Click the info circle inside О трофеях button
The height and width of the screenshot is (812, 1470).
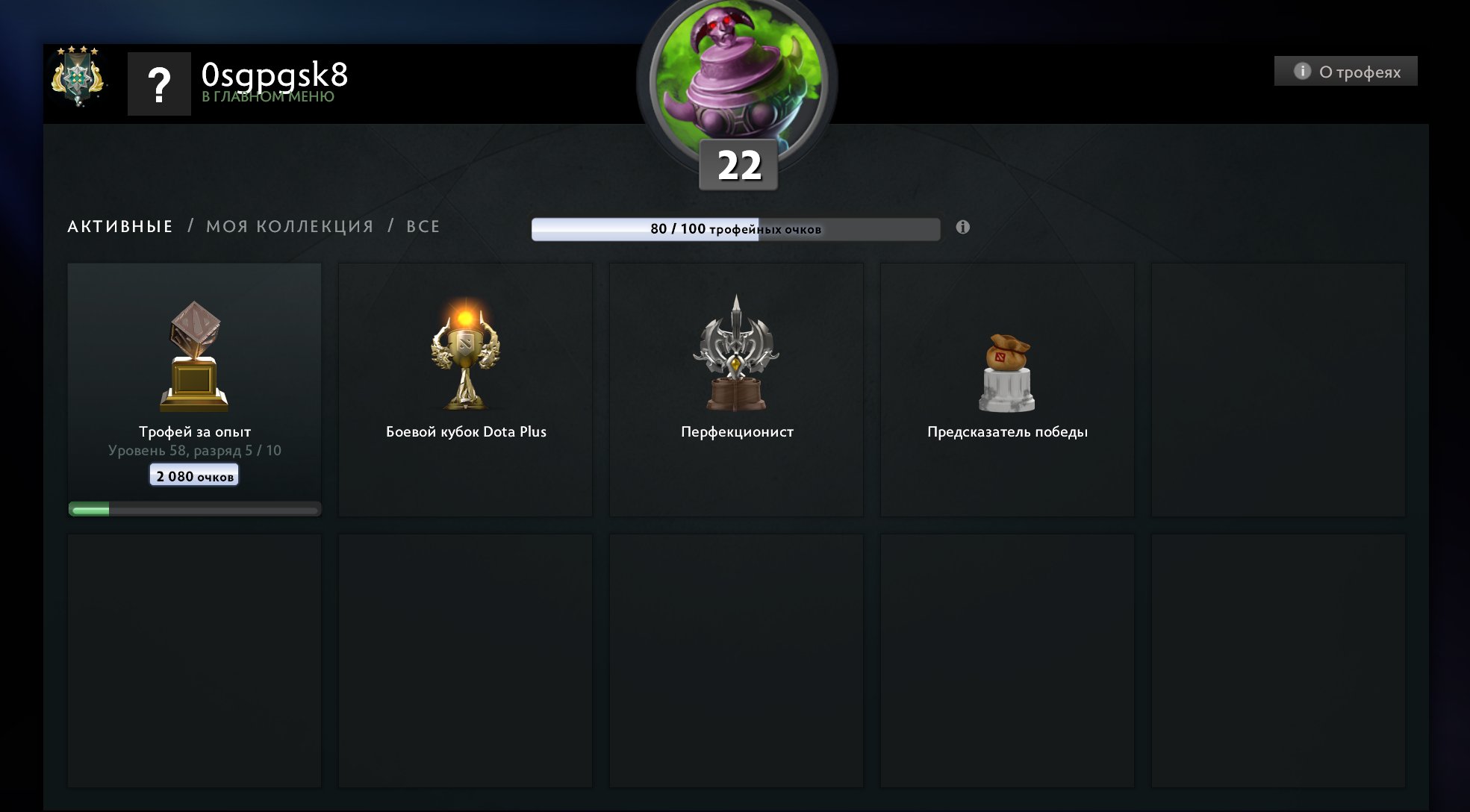(x=1304, y=70)
